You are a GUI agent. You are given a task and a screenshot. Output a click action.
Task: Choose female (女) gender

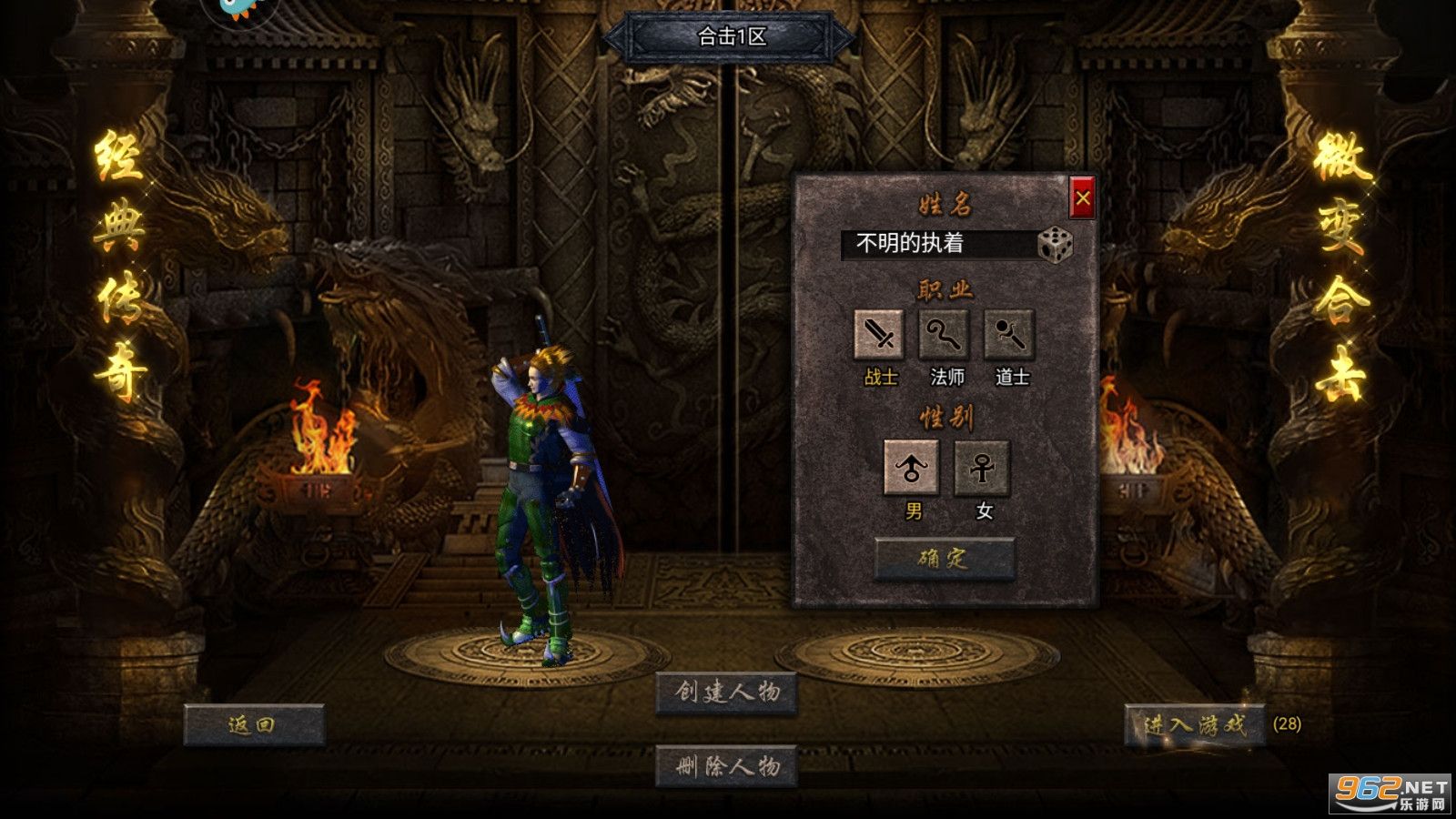pyautogui.click(x=982, y=468)
